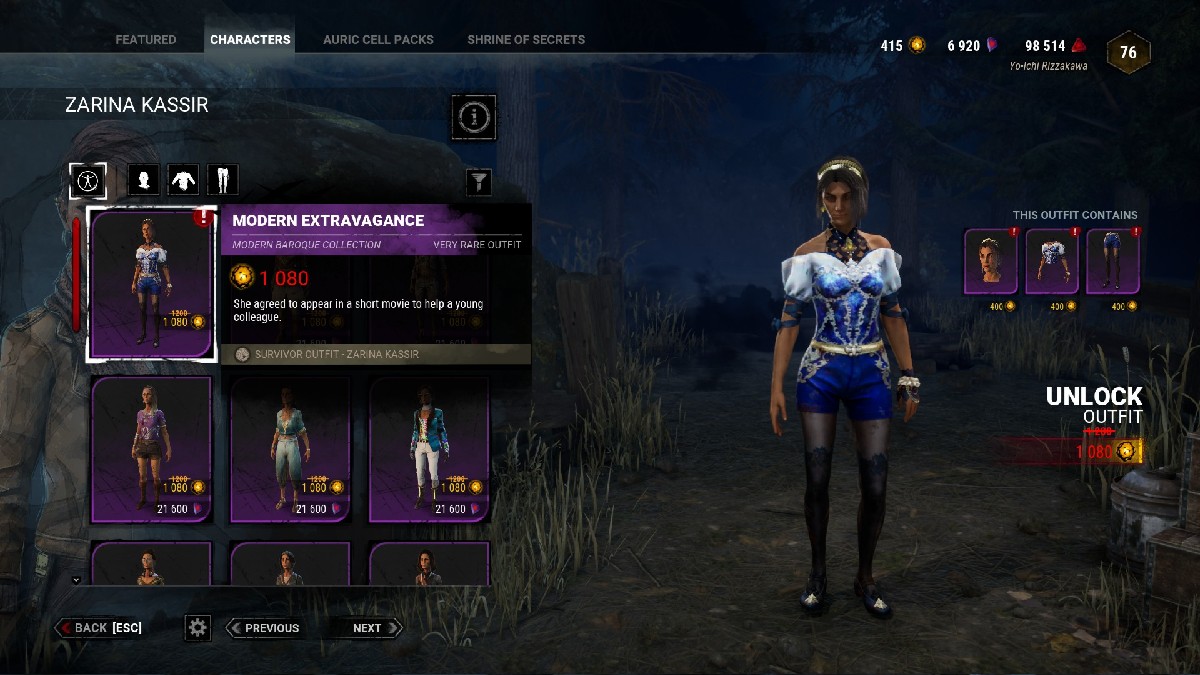The image size is (1200, 675).
Task: Select the teal jacket white pants outfit
Action: click(x=429, y=450)
